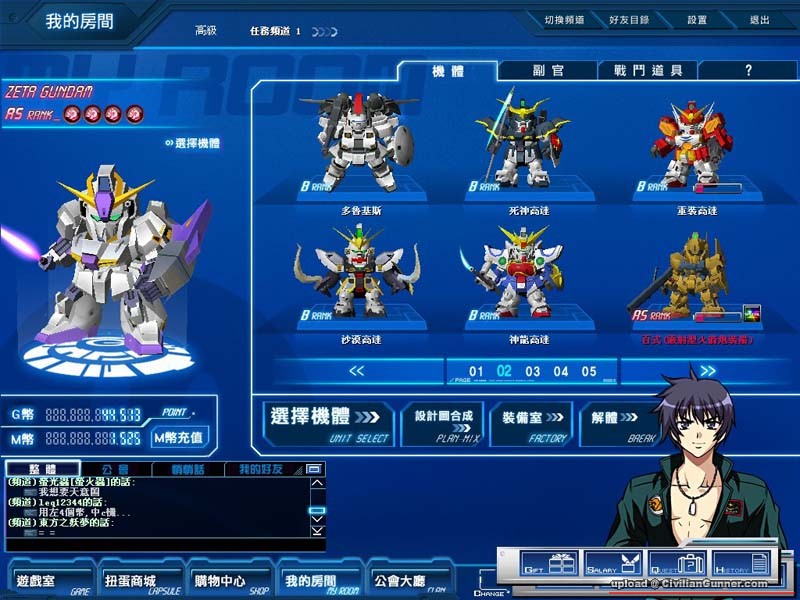Open the Unit Select button

coord(327,422)
